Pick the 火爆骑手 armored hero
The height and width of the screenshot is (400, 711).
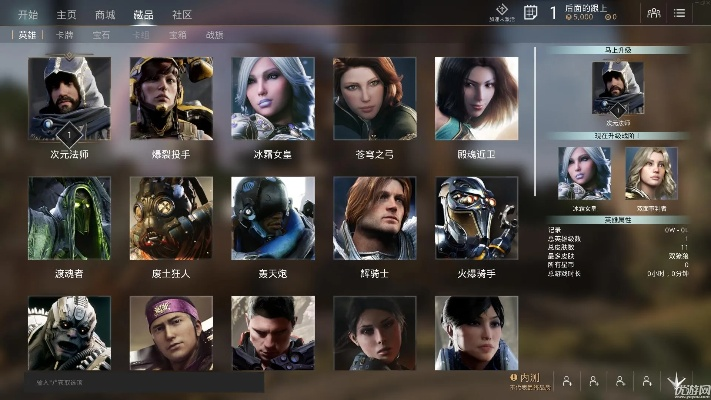click(x=476, y=218)
